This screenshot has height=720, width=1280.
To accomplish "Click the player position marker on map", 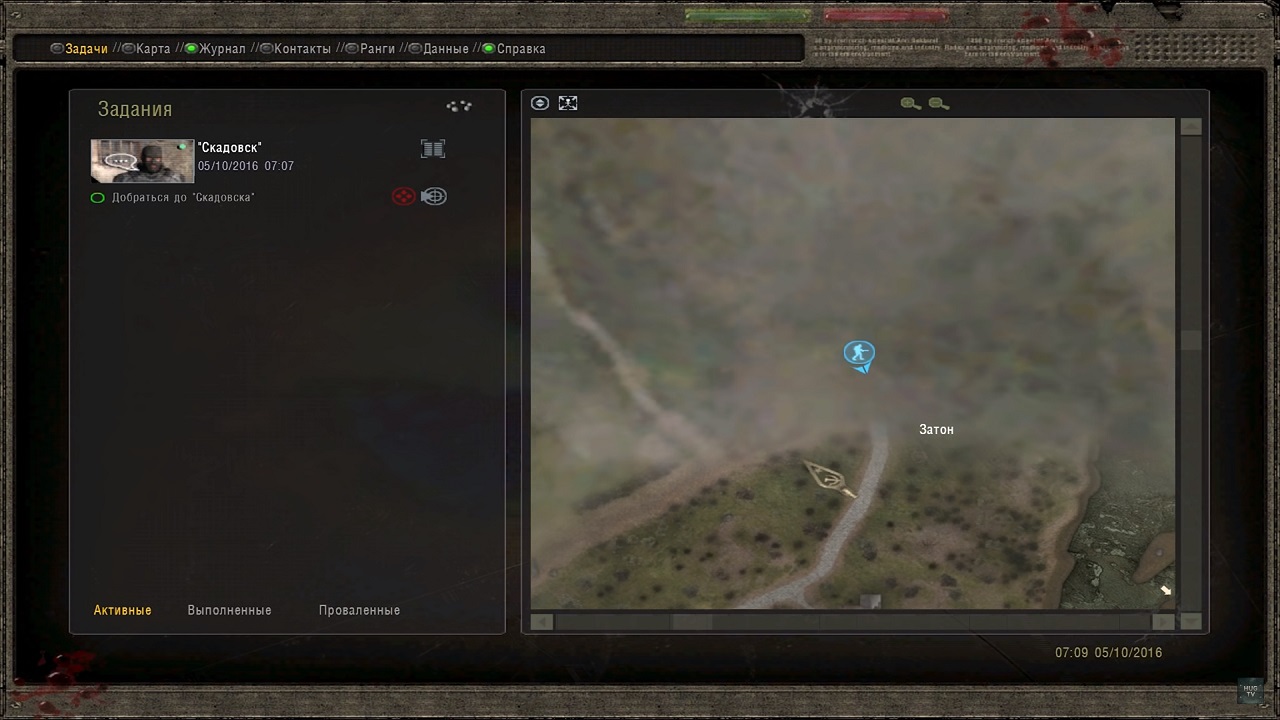I will tap(859, 353).
